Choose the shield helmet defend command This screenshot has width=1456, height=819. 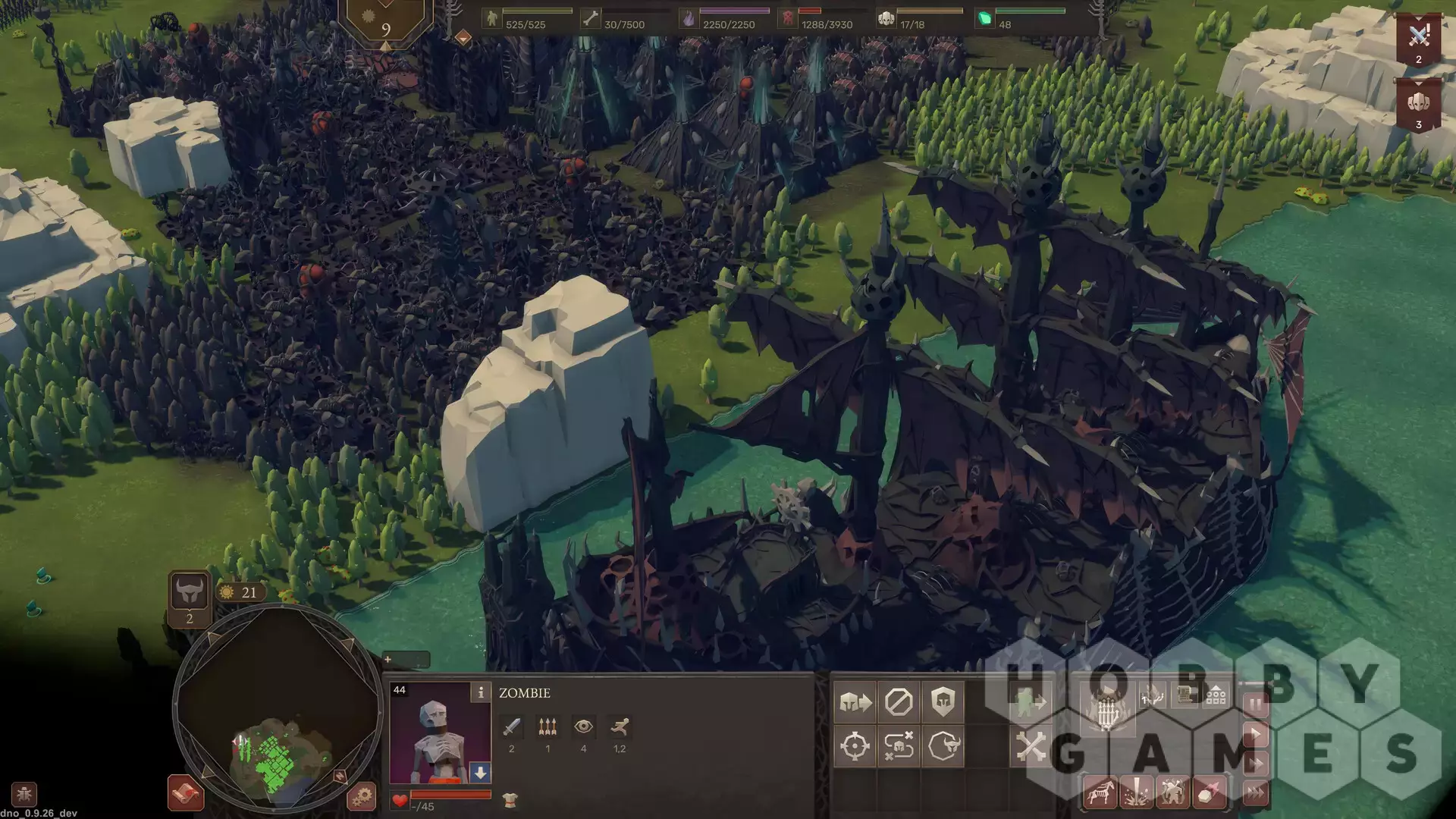pyautogui.click(x=943, y=702)
